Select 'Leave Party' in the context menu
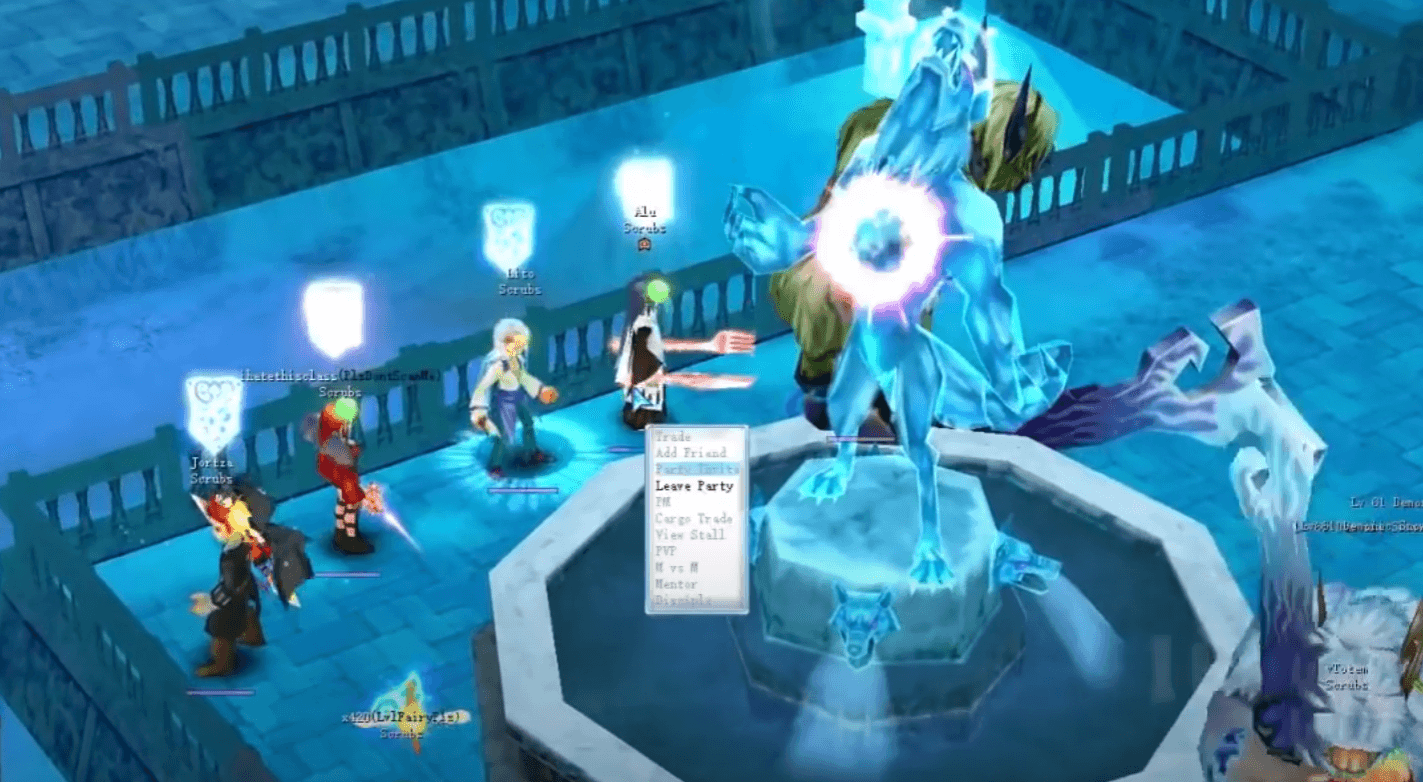 [x=694, y=486]
